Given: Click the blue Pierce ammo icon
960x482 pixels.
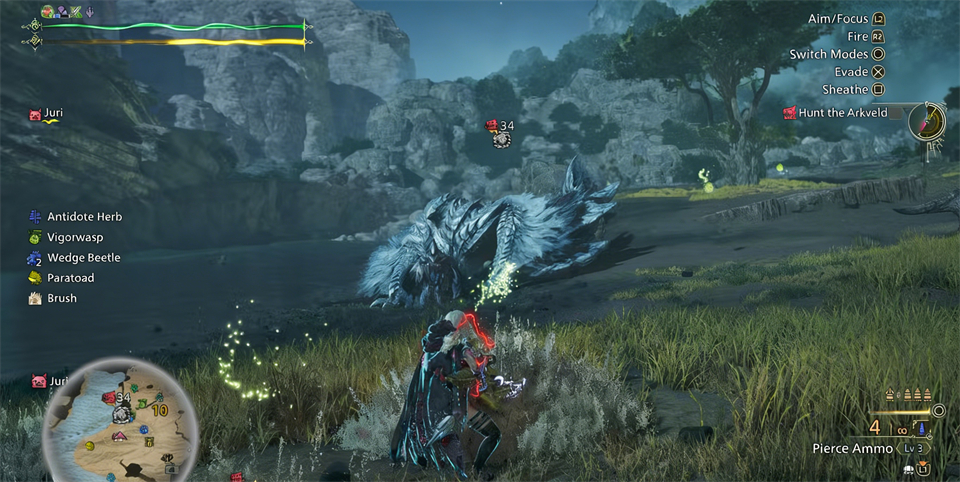Looking at the screenshot, I should coord(920,429).
